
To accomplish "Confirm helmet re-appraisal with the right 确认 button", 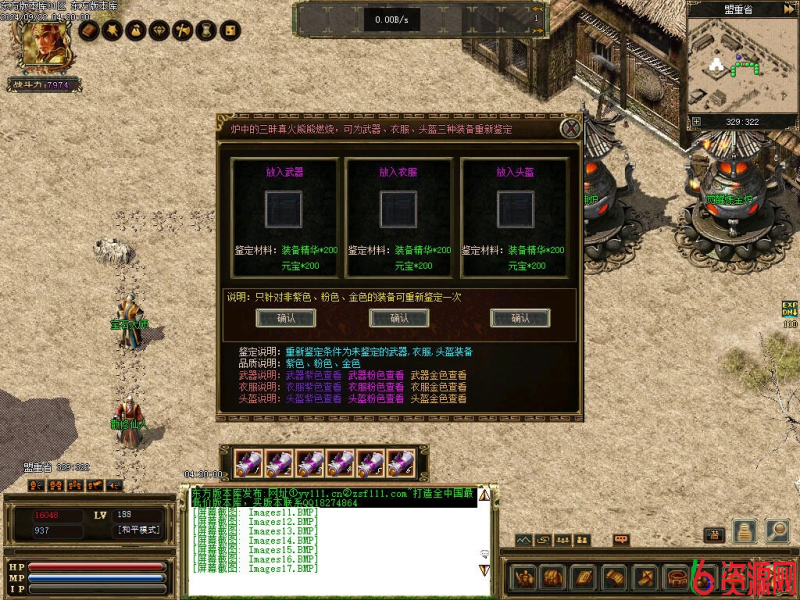I will point(520,318).
